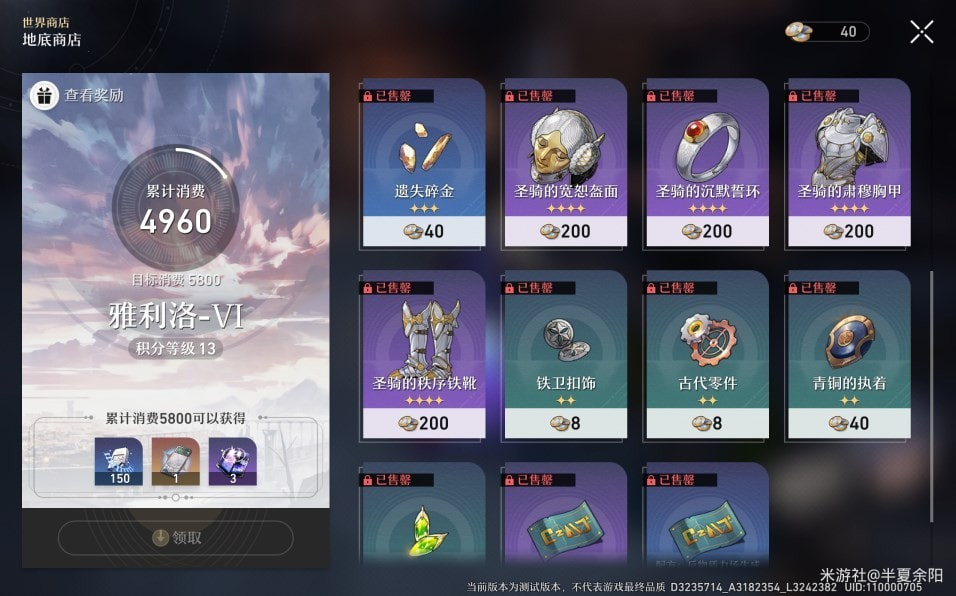Select the 圣骑的沉默誓环 ring card

[x=708, y=164]
